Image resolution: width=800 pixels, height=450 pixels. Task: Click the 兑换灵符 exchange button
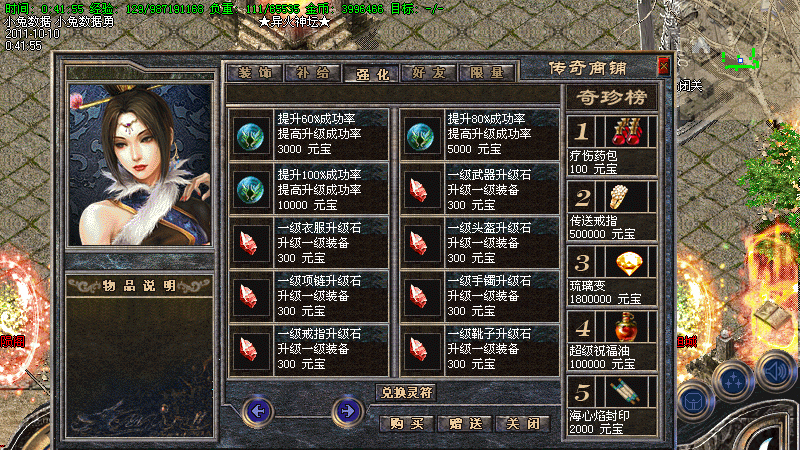click(406, 392)
